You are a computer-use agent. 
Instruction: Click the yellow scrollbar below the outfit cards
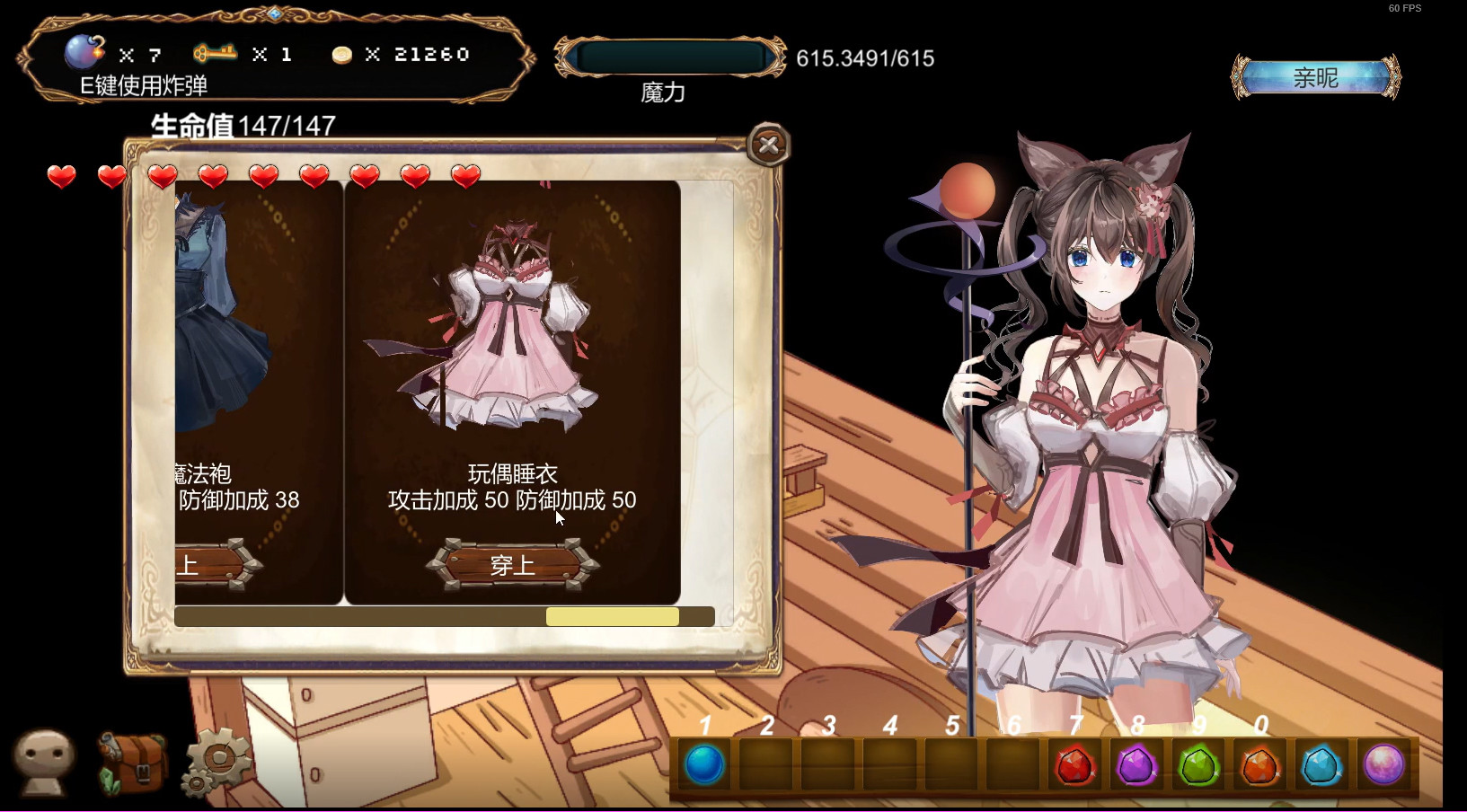(612, 616)
